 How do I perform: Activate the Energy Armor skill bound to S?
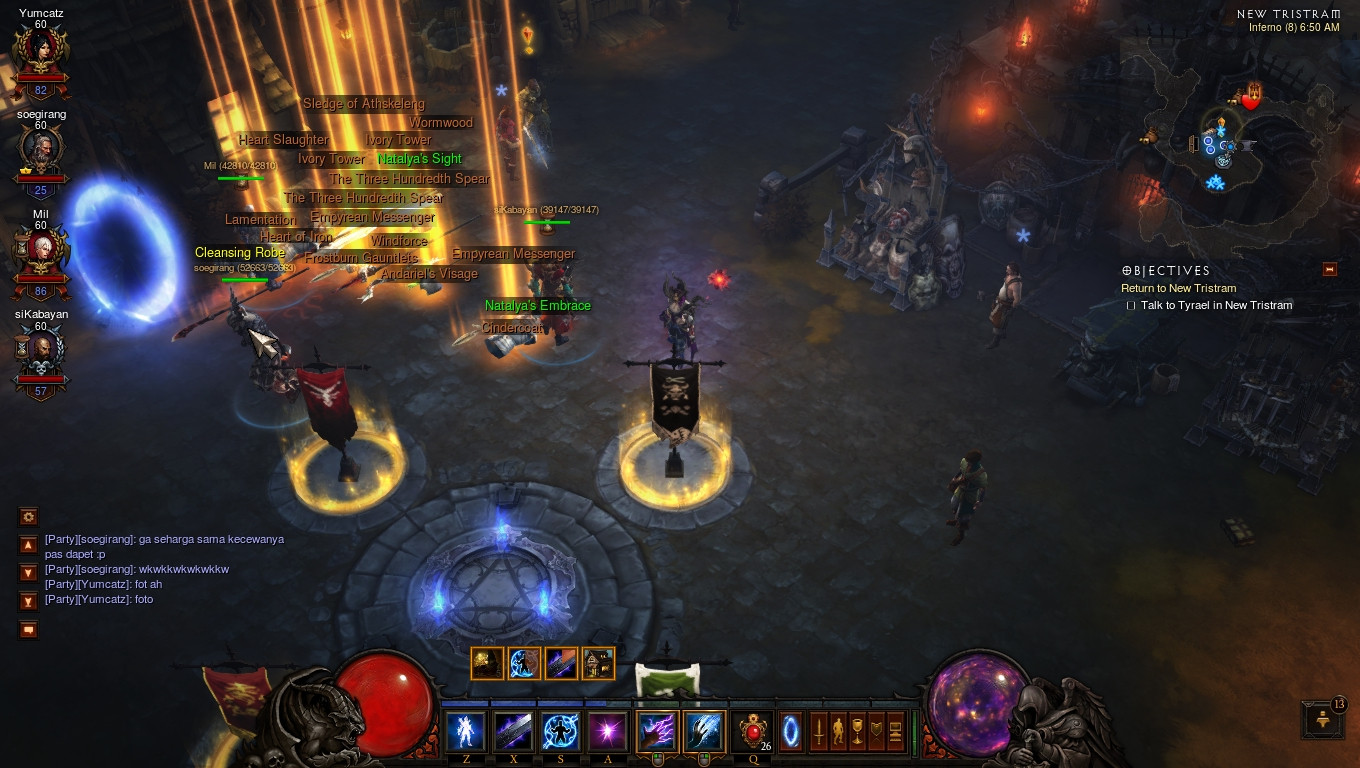(x=560, y=731)
